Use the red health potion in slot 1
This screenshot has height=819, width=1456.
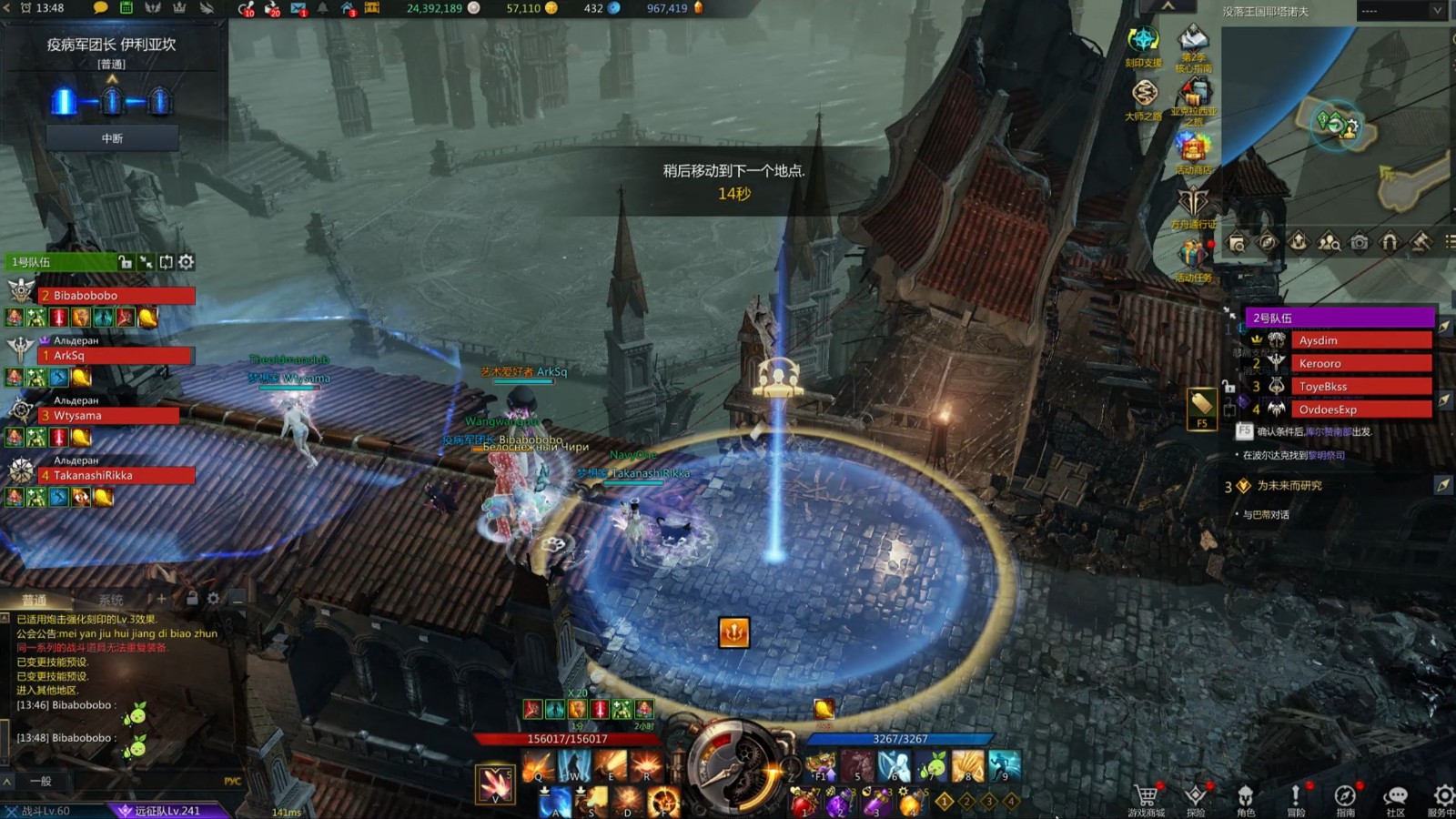click(x=804, y=803)
